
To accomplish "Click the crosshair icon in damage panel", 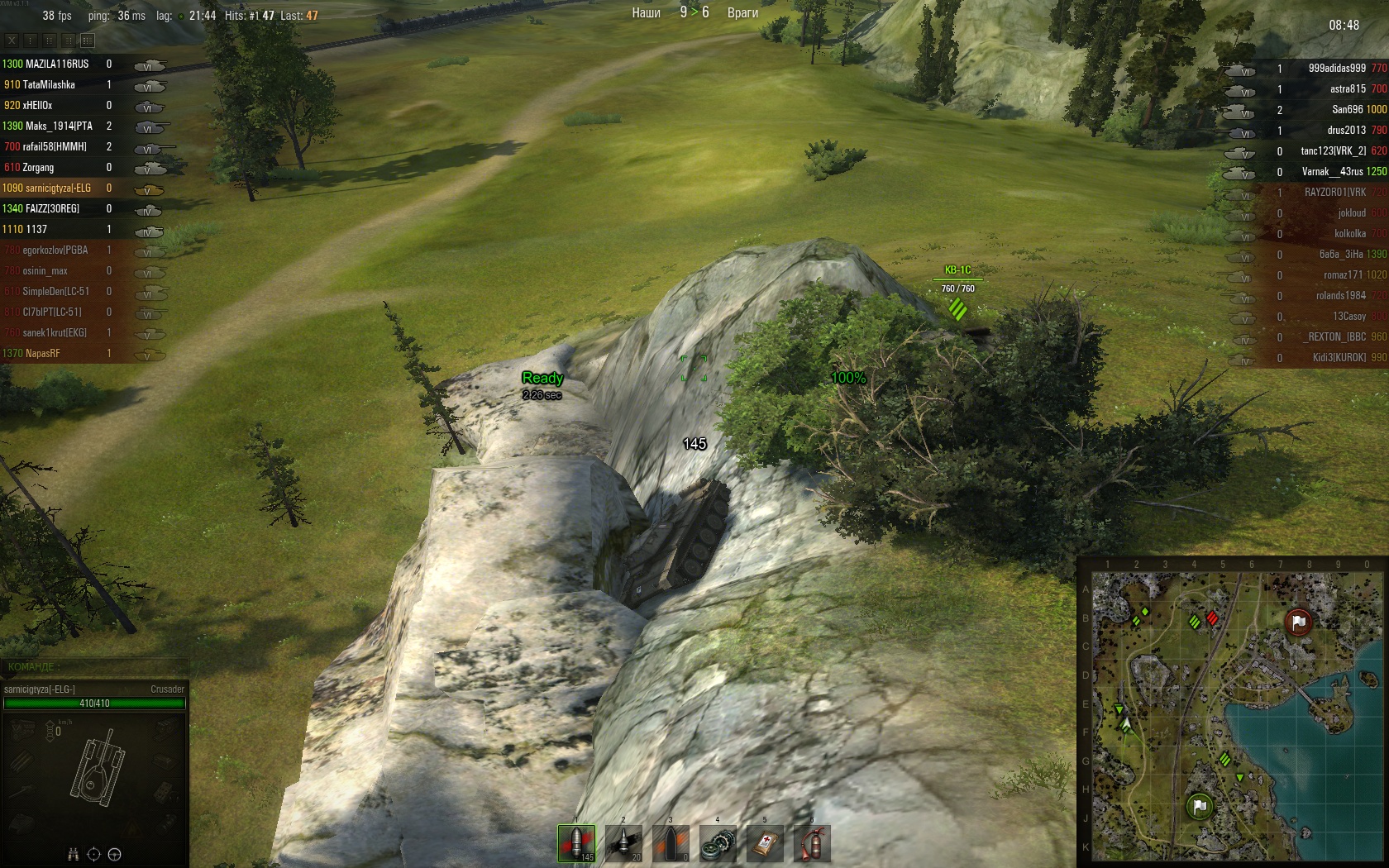I will [93, 854].
